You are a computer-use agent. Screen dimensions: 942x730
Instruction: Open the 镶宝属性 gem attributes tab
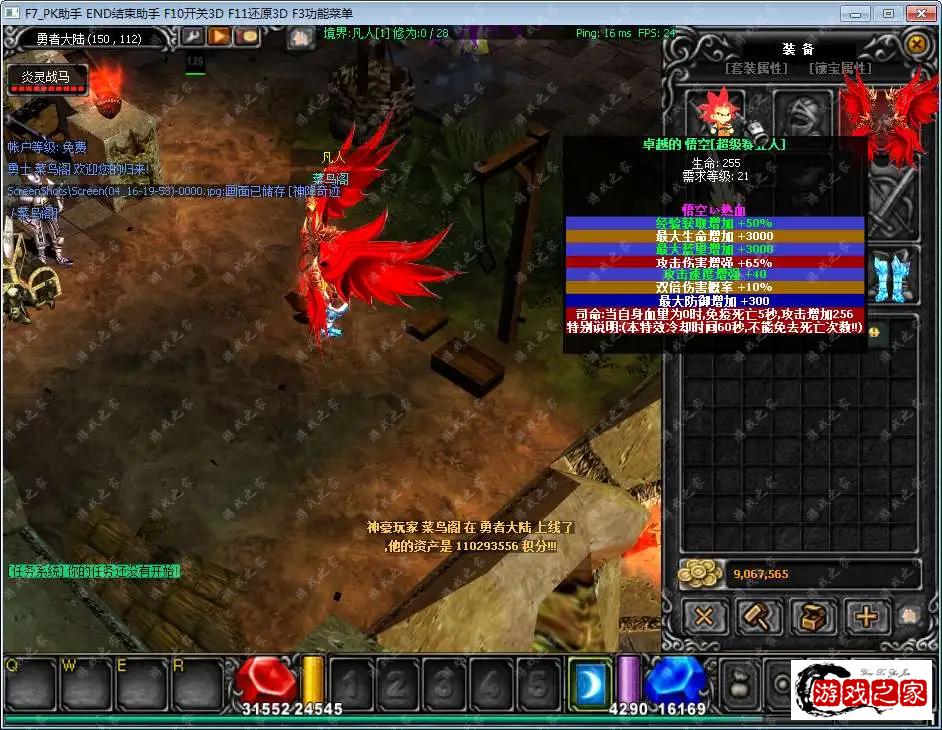click(840, 69)
